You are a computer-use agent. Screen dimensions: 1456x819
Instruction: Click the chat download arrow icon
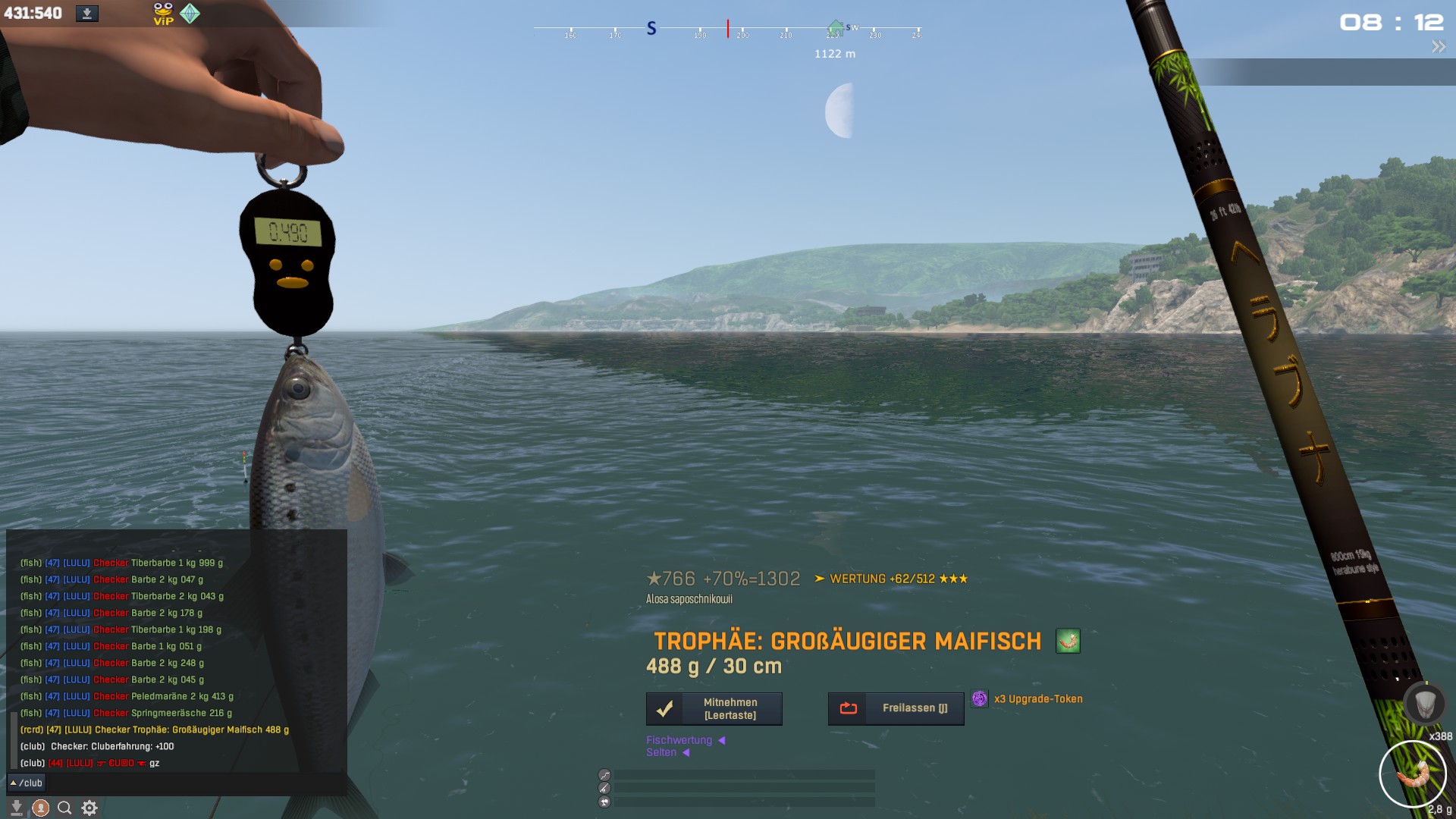[17, 808]
